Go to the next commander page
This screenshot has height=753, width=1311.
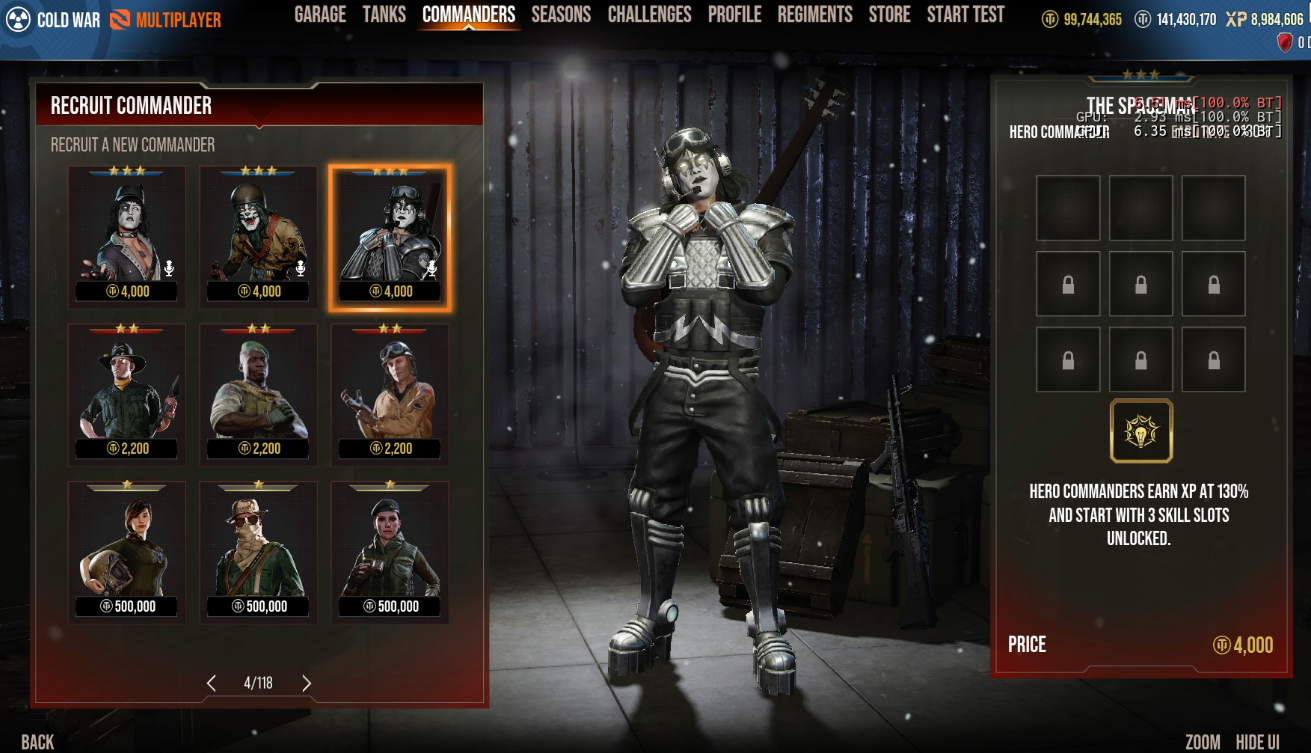[x=306, y=683]
